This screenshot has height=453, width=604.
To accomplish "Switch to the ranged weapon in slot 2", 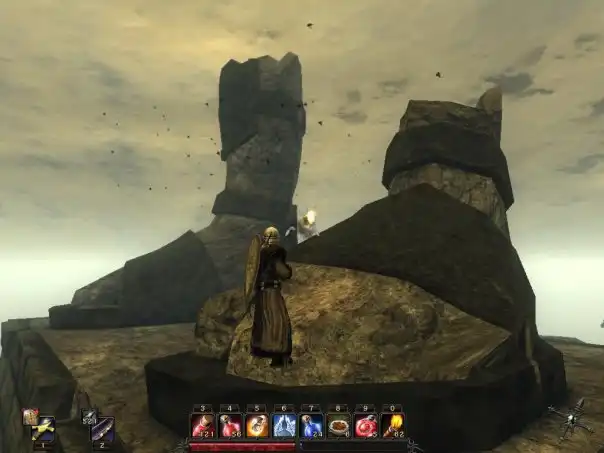I will point(102,431).
